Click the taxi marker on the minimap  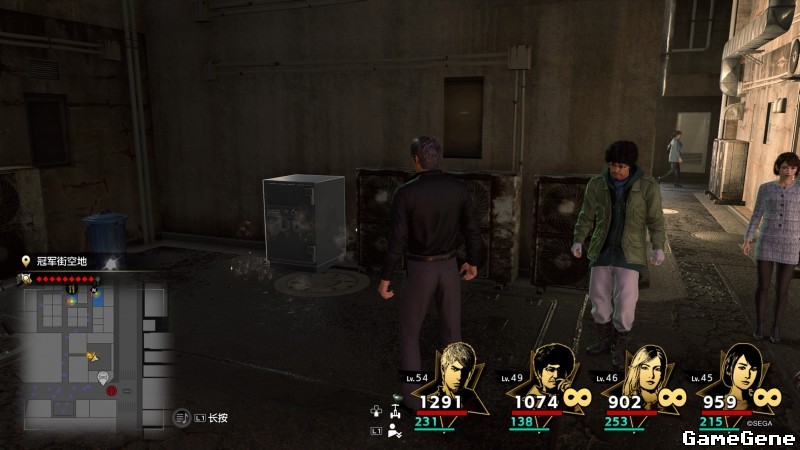(x=103, y=377)
